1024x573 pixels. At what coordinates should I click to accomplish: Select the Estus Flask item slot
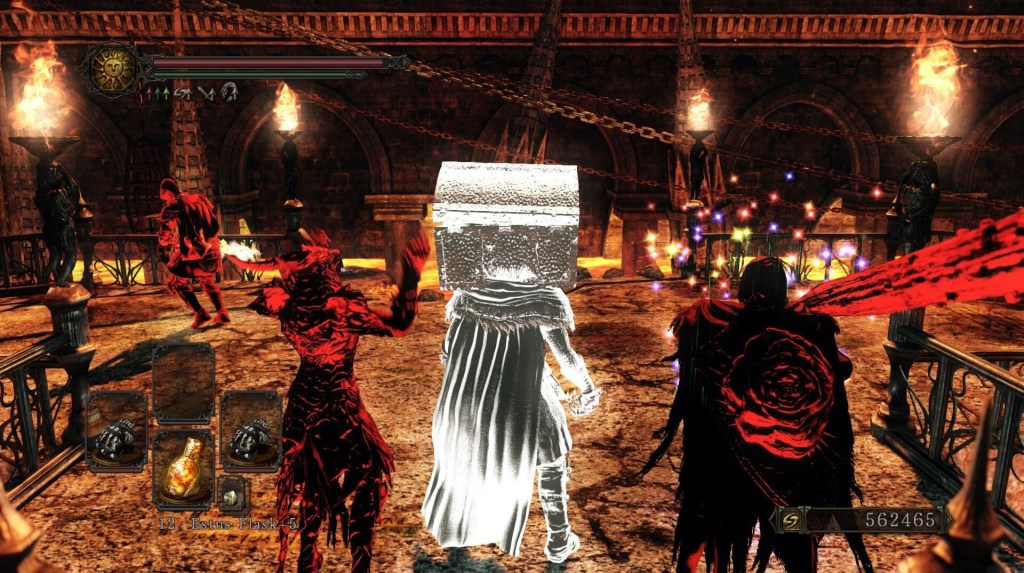click(x=183, y=470)
